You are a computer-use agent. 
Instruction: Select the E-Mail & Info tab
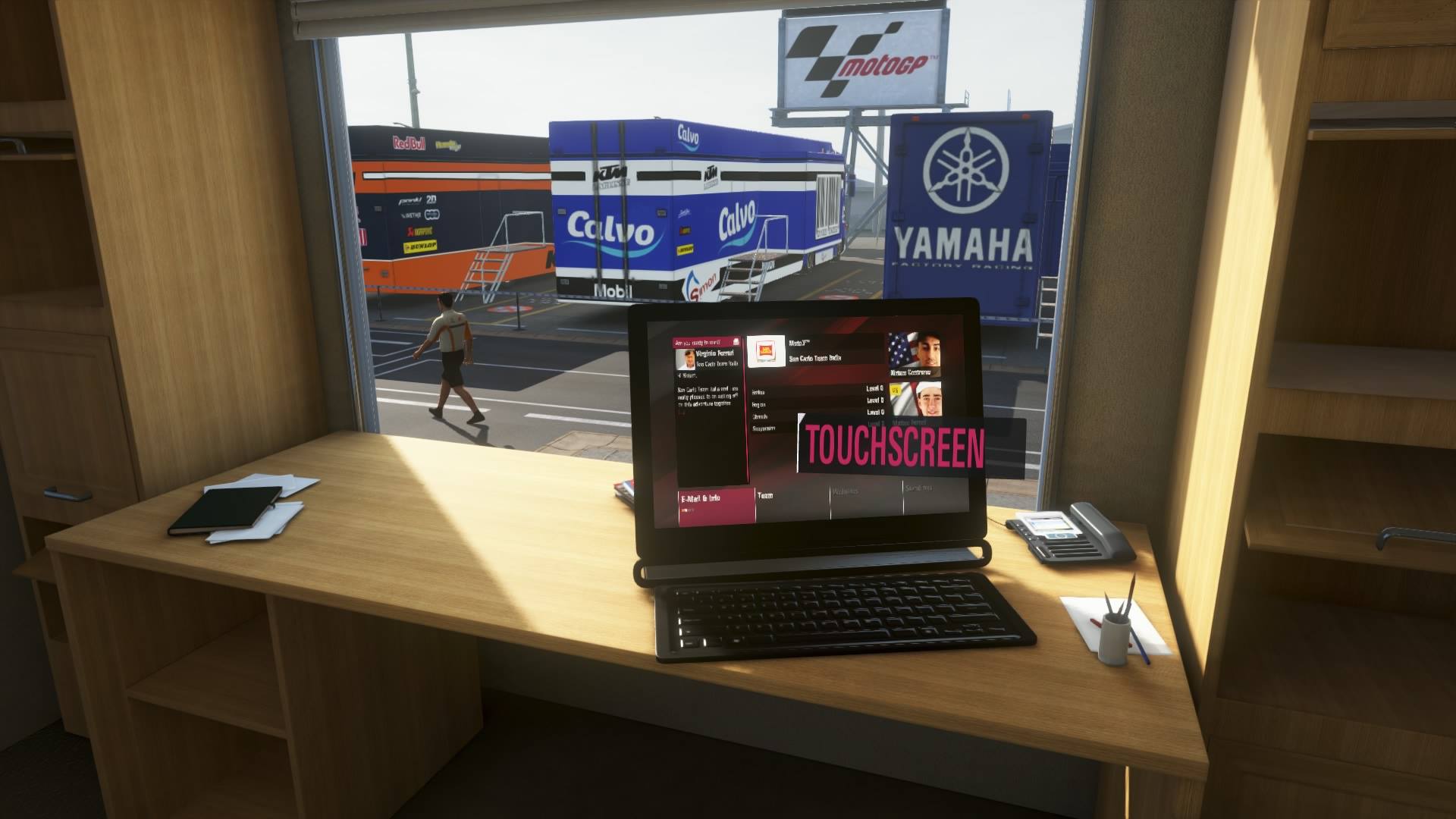[698, 497]
